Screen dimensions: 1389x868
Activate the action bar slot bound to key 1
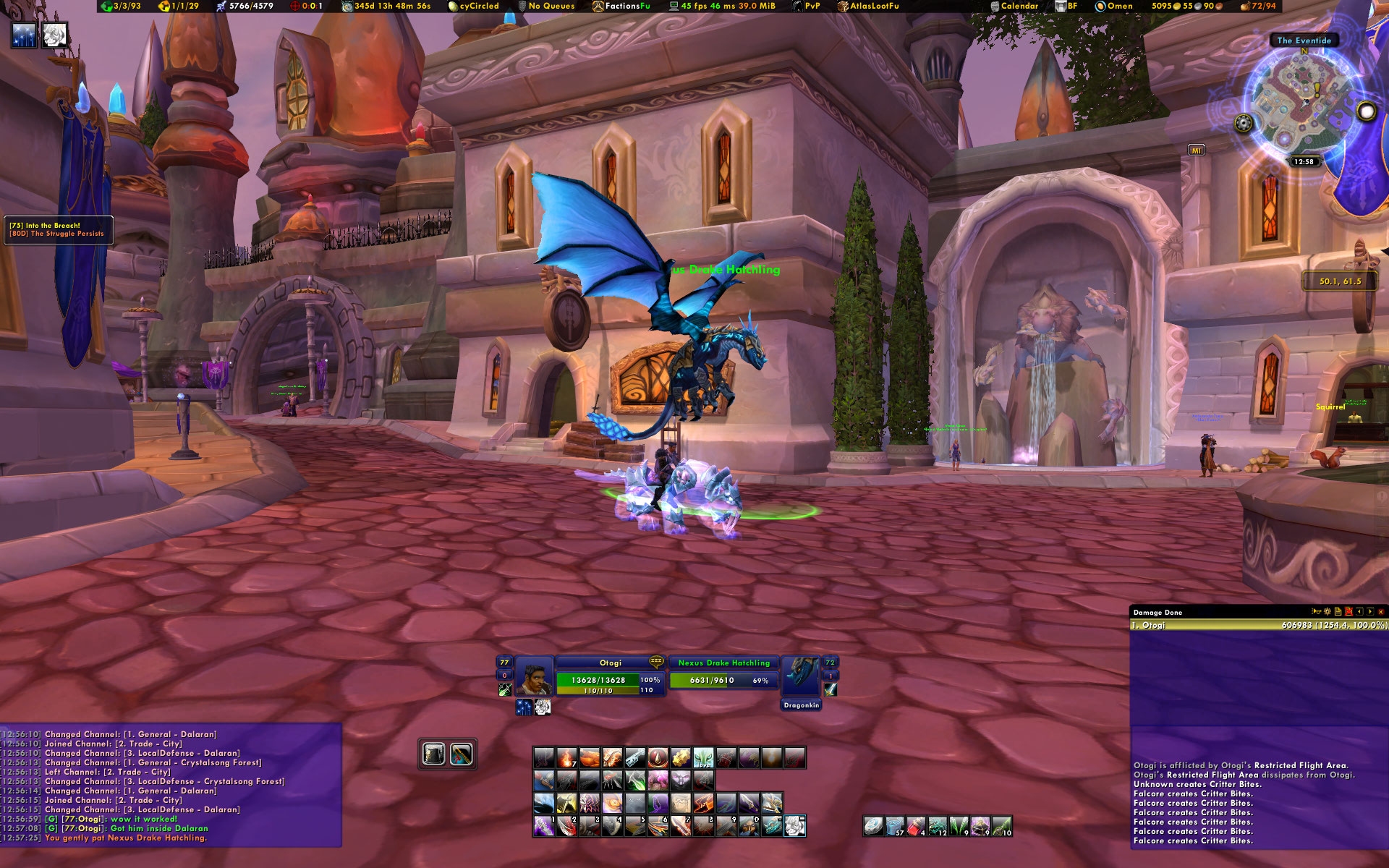[x=544, y=825]
